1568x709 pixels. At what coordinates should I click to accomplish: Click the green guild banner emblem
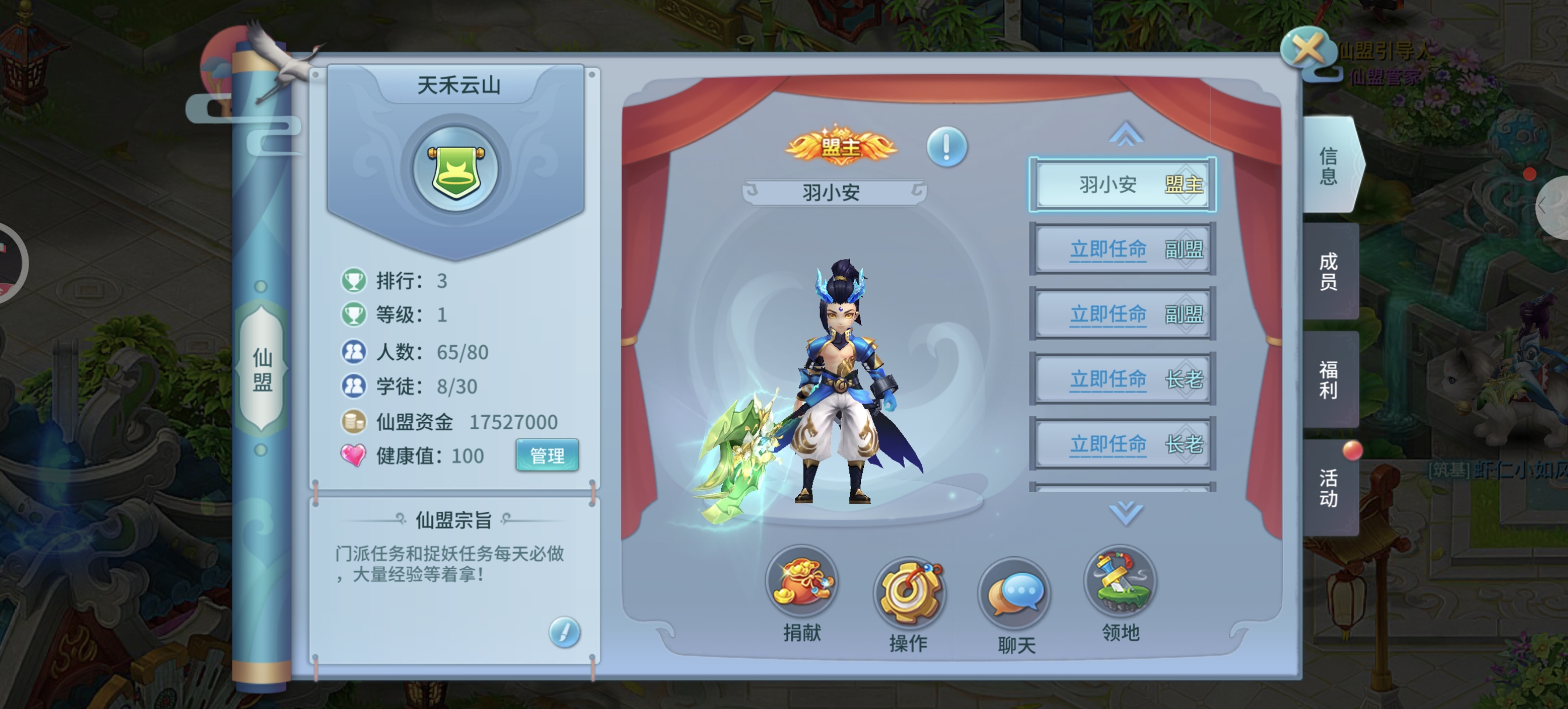point(456,170)
